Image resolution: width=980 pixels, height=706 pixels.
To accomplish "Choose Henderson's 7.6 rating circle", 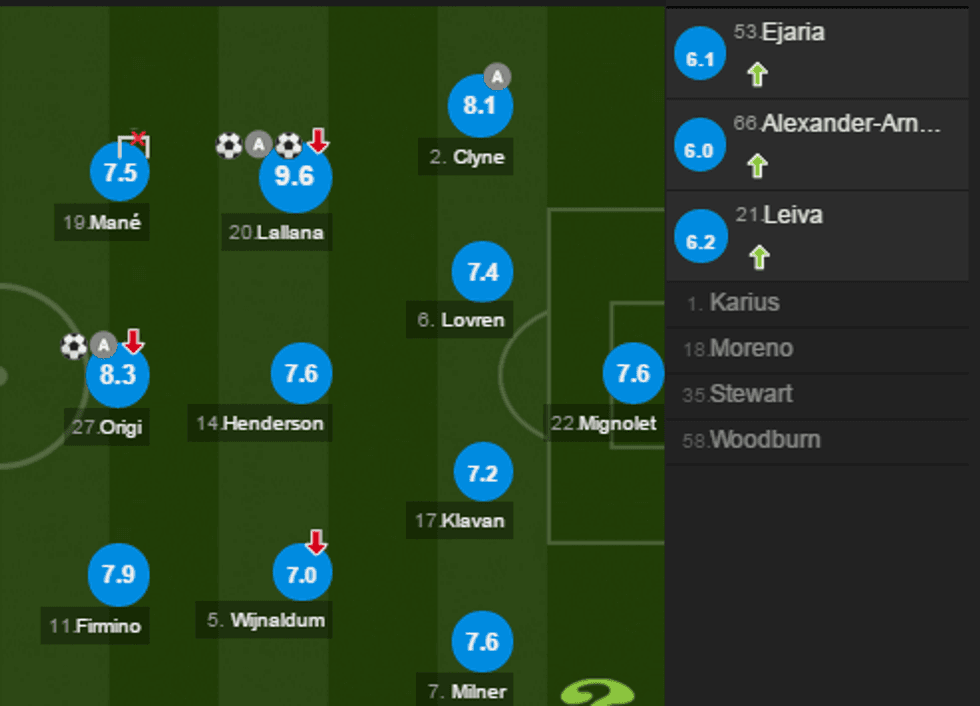I will [301, 374].
